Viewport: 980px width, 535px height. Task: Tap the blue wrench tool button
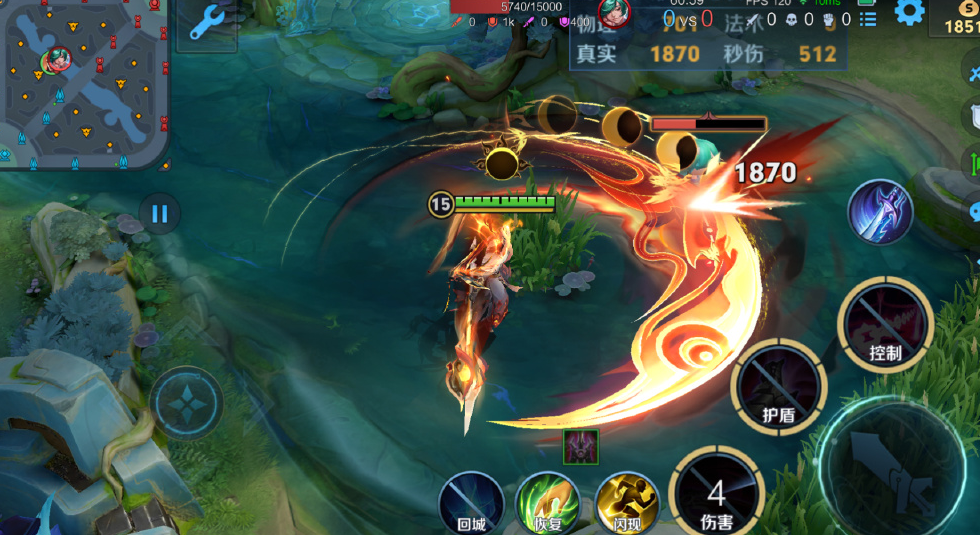(x=207, y=23)
